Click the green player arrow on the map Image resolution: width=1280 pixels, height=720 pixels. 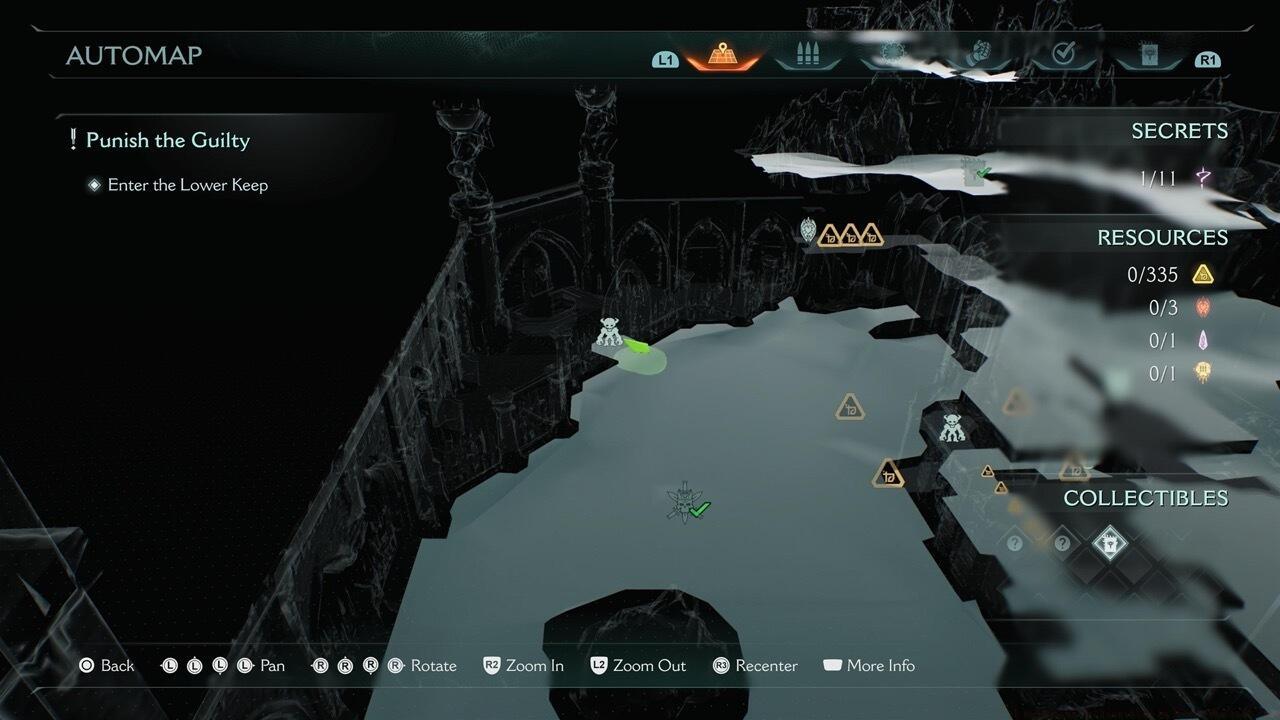[x=637, y=347]
